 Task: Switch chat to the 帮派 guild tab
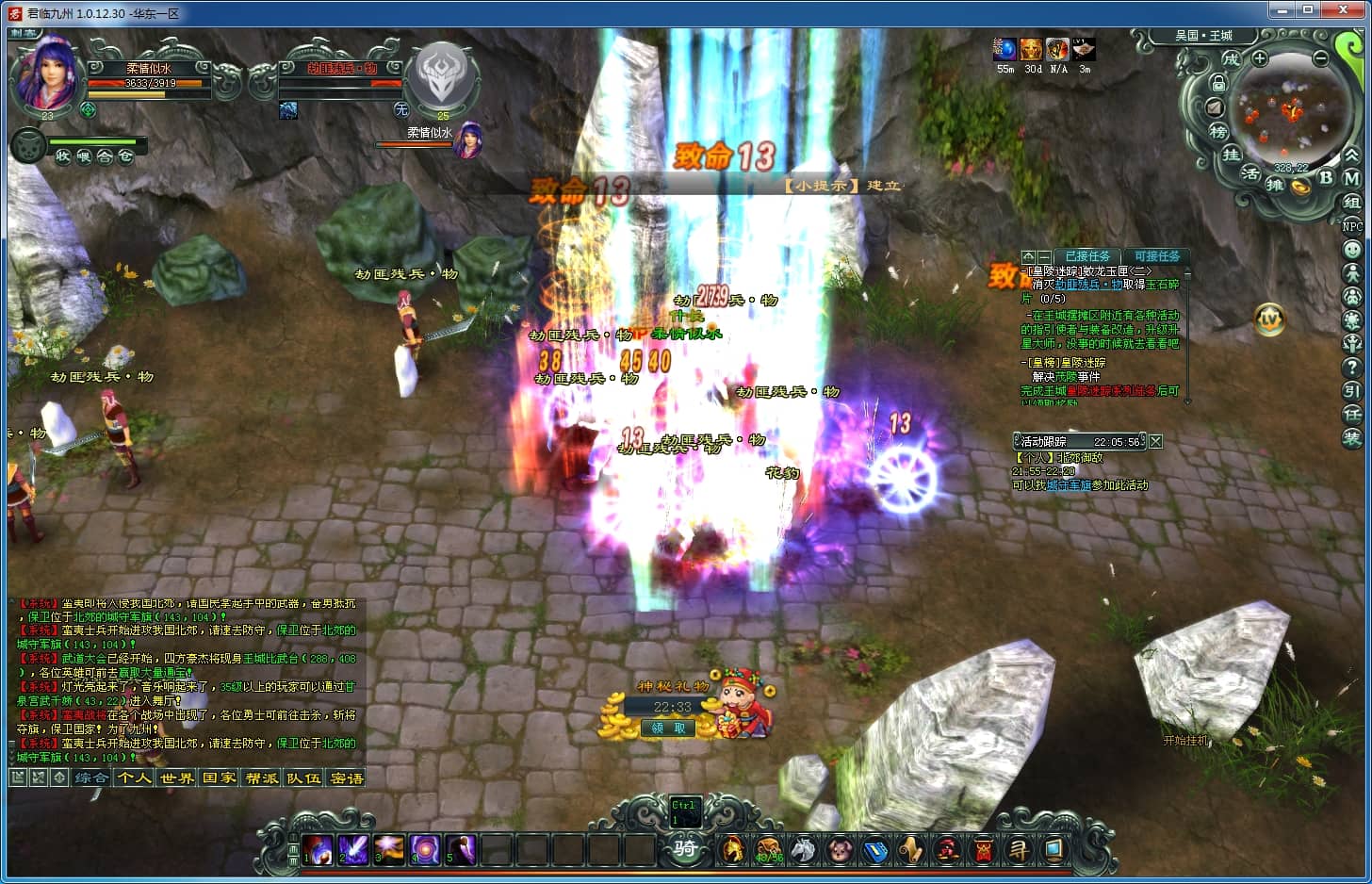261,778
